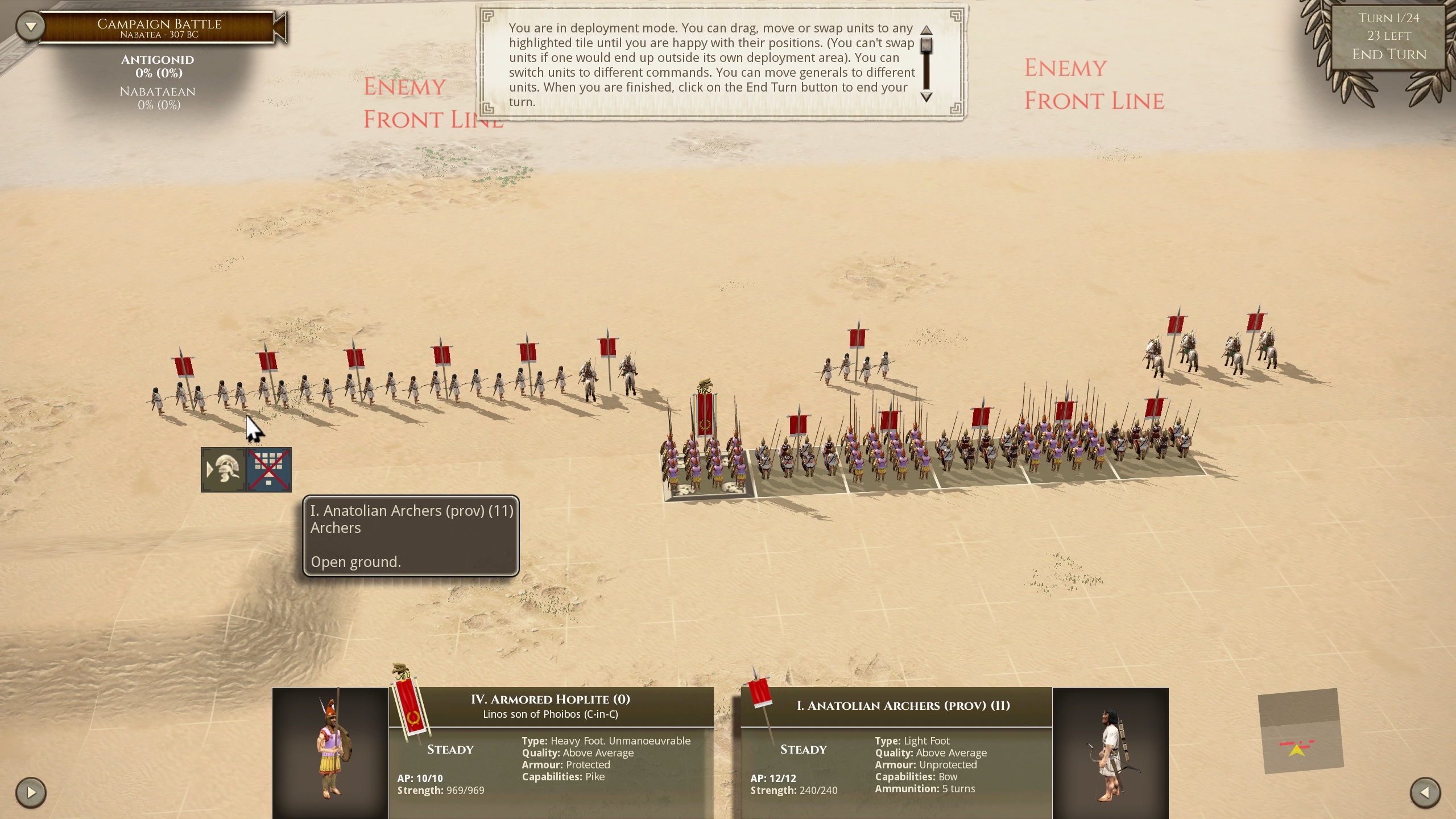Click the bottom-right round arrow button
The image size is (1456, 819).
point(1425,792)
